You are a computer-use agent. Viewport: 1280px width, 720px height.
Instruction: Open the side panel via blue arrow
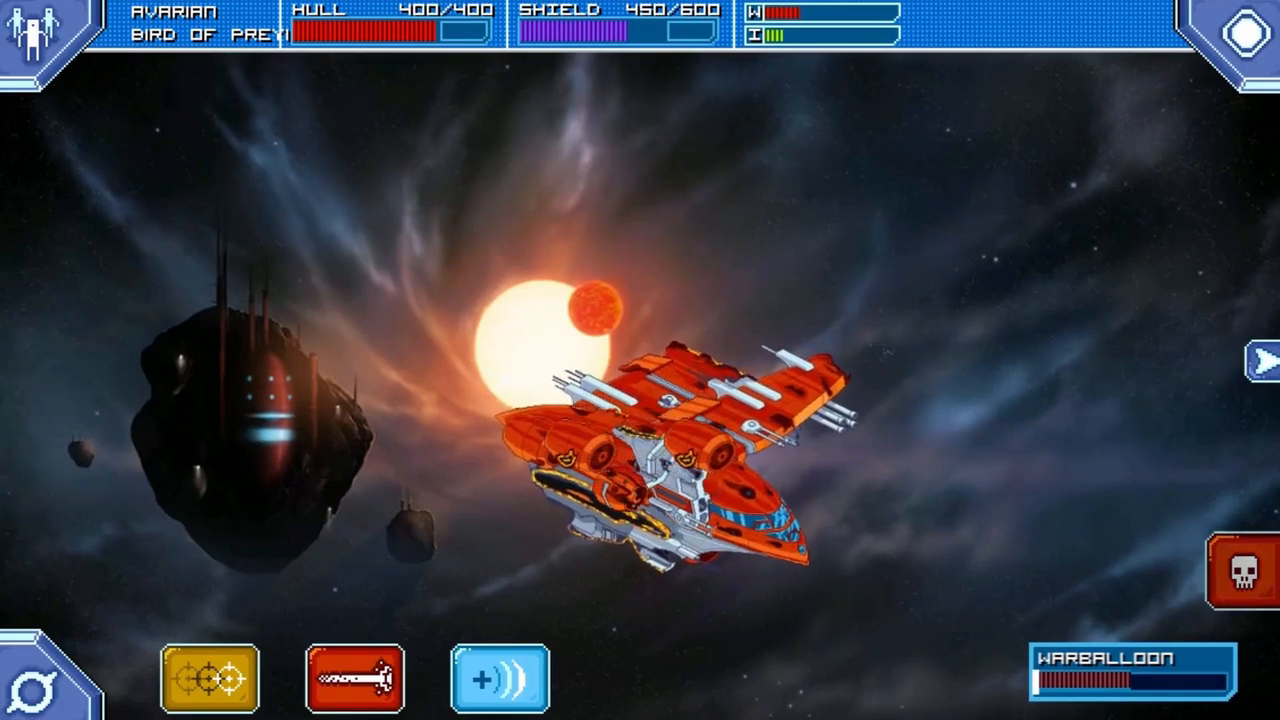1264,362
